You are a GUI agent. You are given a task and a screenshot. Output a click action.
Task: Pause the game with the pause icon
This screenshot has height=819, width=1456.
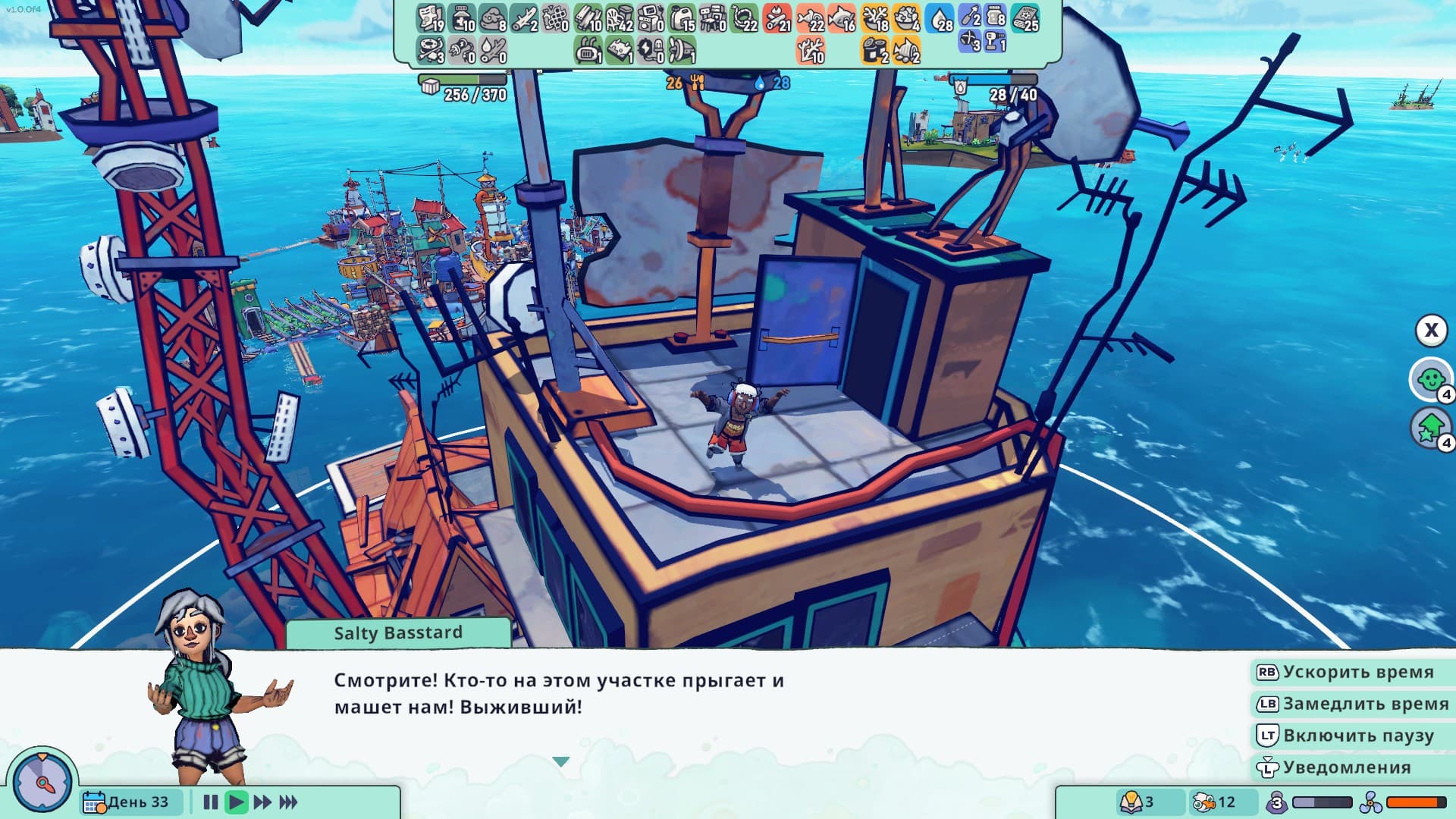[209, 801]
